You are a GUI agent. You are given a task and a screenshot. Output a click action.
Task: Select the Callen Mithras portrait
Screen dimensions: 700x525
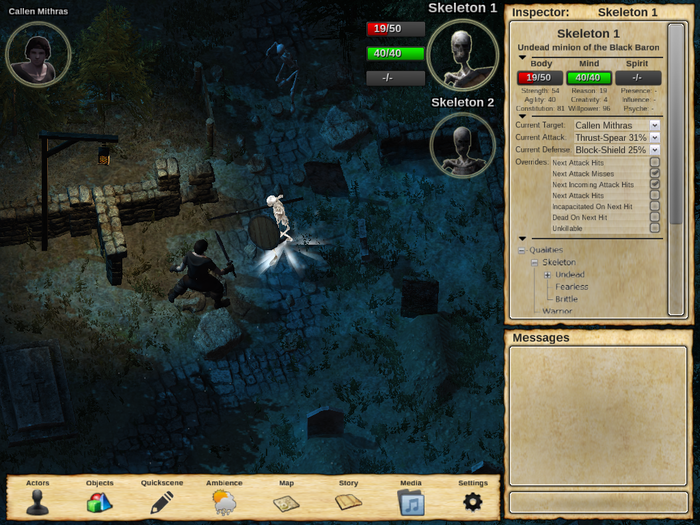pyautogui.click(x=38, y=54)
